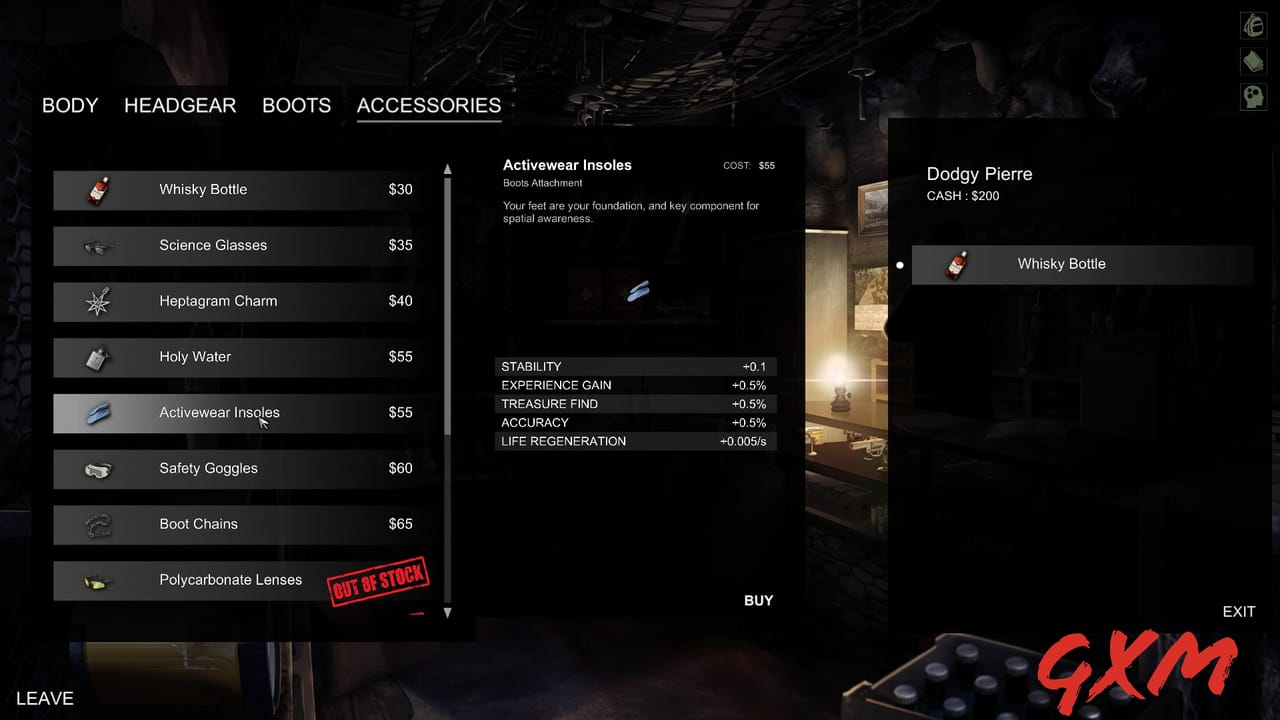
Task: Click the Activewear Insoles preview image
Action: tap(637, 290)
